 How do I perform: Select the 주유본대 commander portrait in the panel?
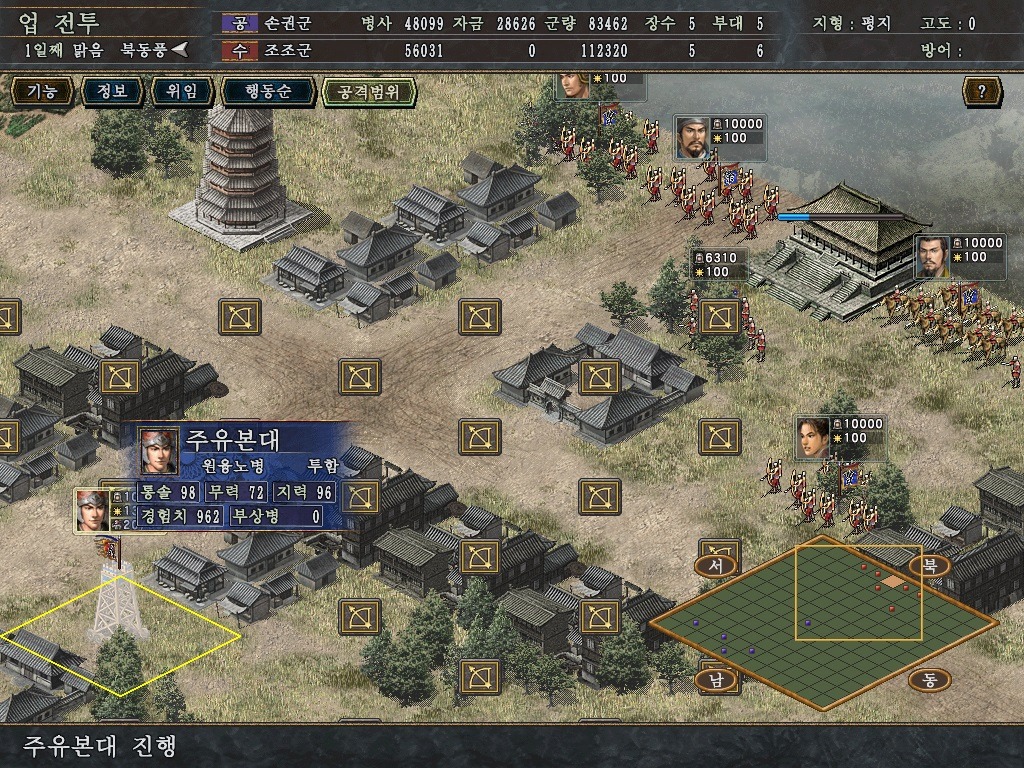(x=159, y=451)
